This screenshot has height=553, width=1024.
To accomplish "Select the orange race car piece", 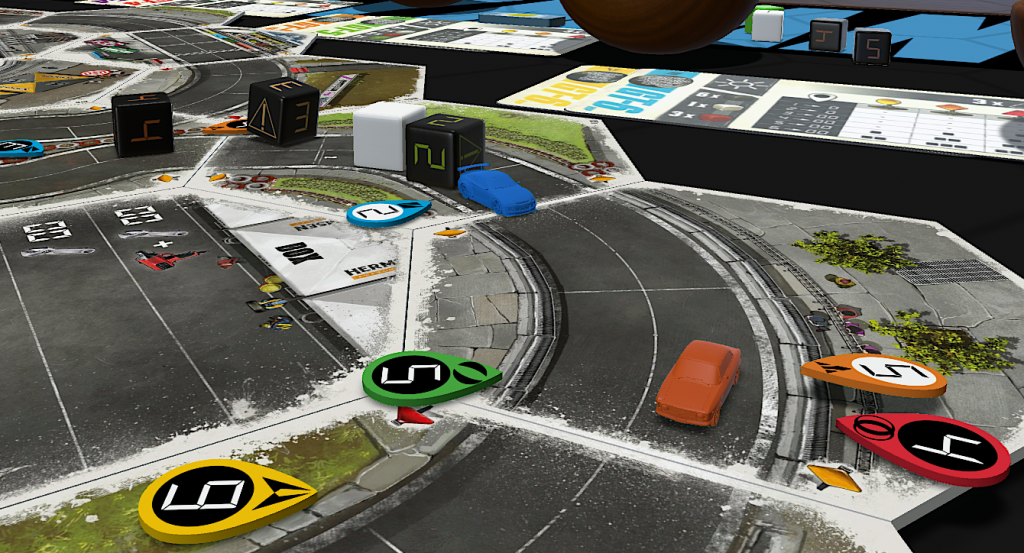I will pyautogui.click(x=699, y=378).
